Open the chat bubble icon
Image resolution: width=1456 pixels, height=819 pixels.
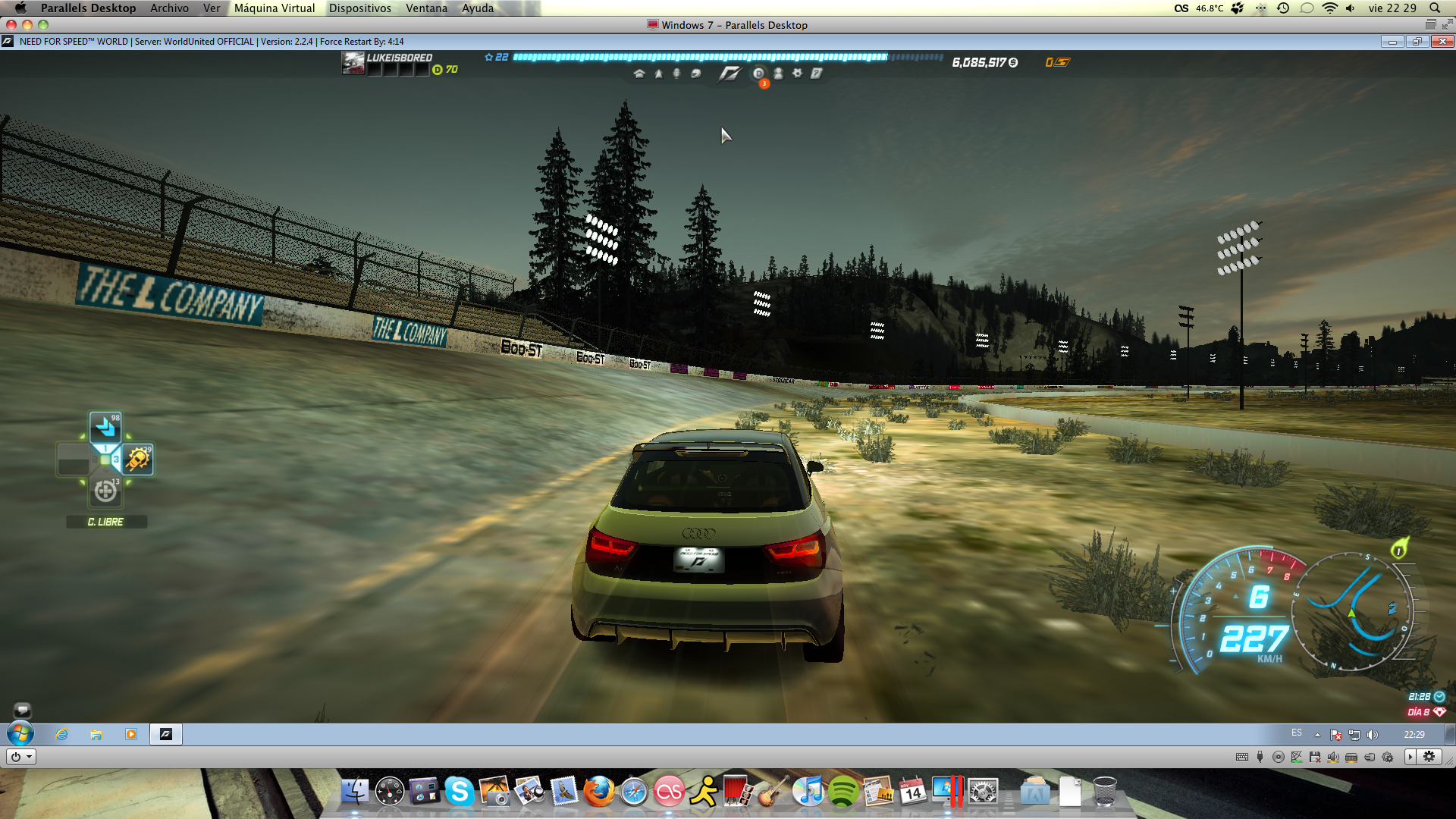point(22,710)
